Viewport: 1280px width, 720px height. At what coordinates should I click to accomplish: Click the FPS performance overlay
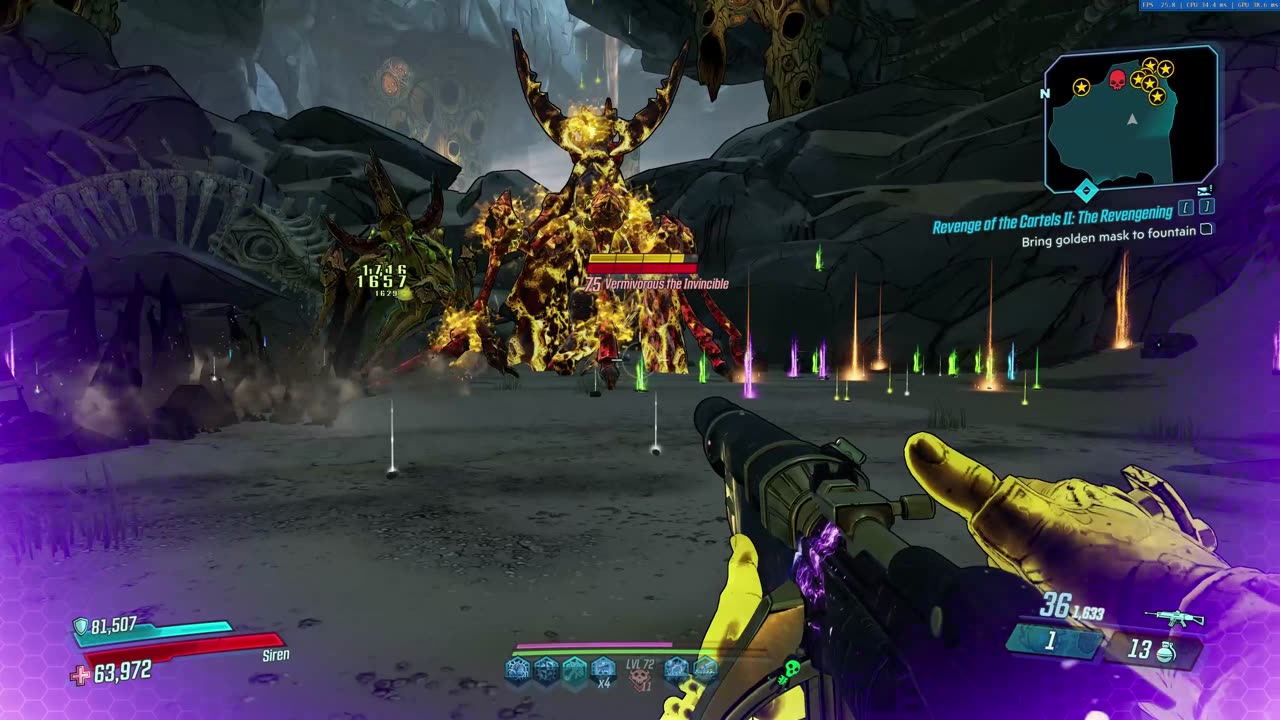click(x=1209, y=5)
